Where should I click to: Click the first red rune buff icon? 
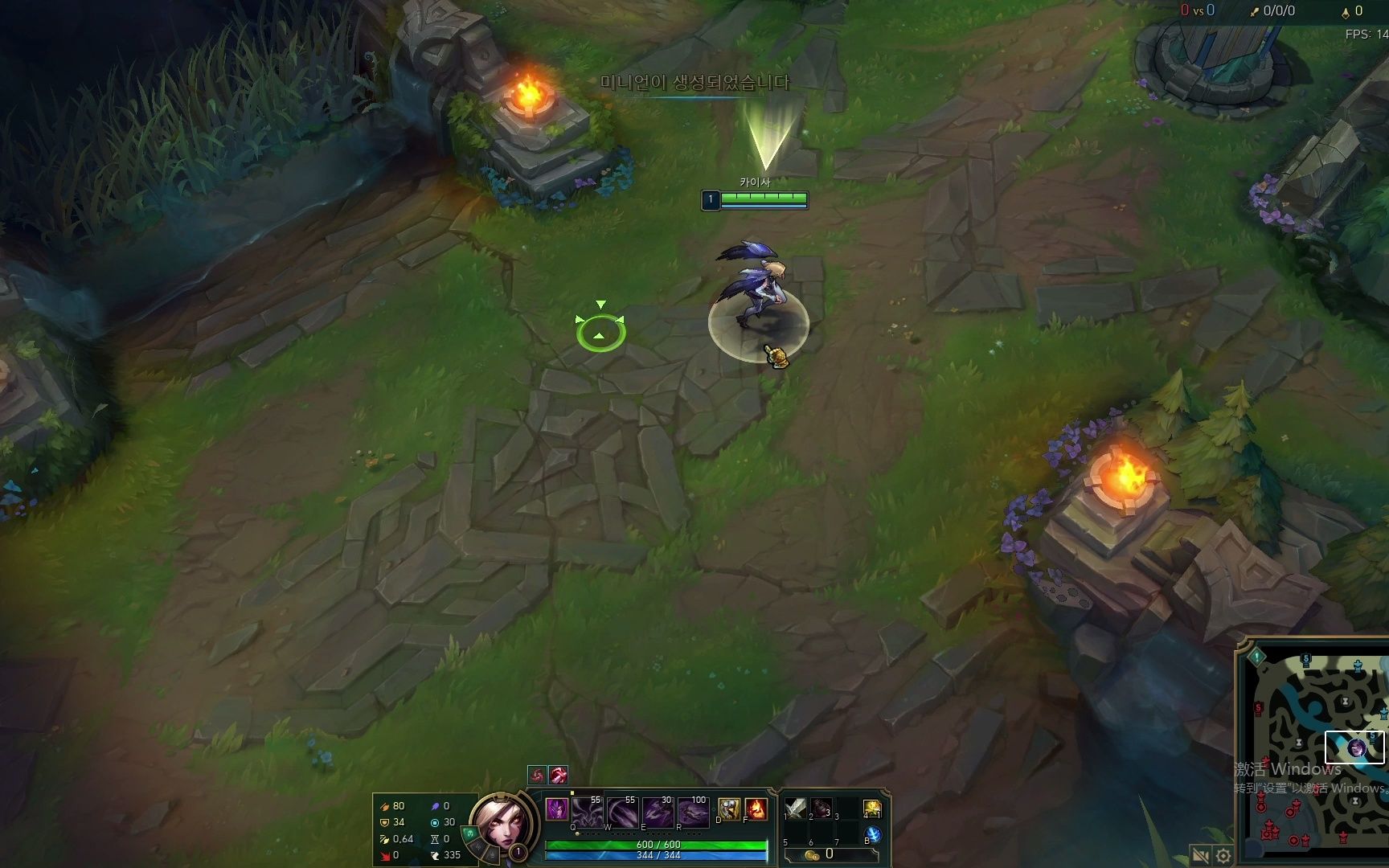(537, 775)
